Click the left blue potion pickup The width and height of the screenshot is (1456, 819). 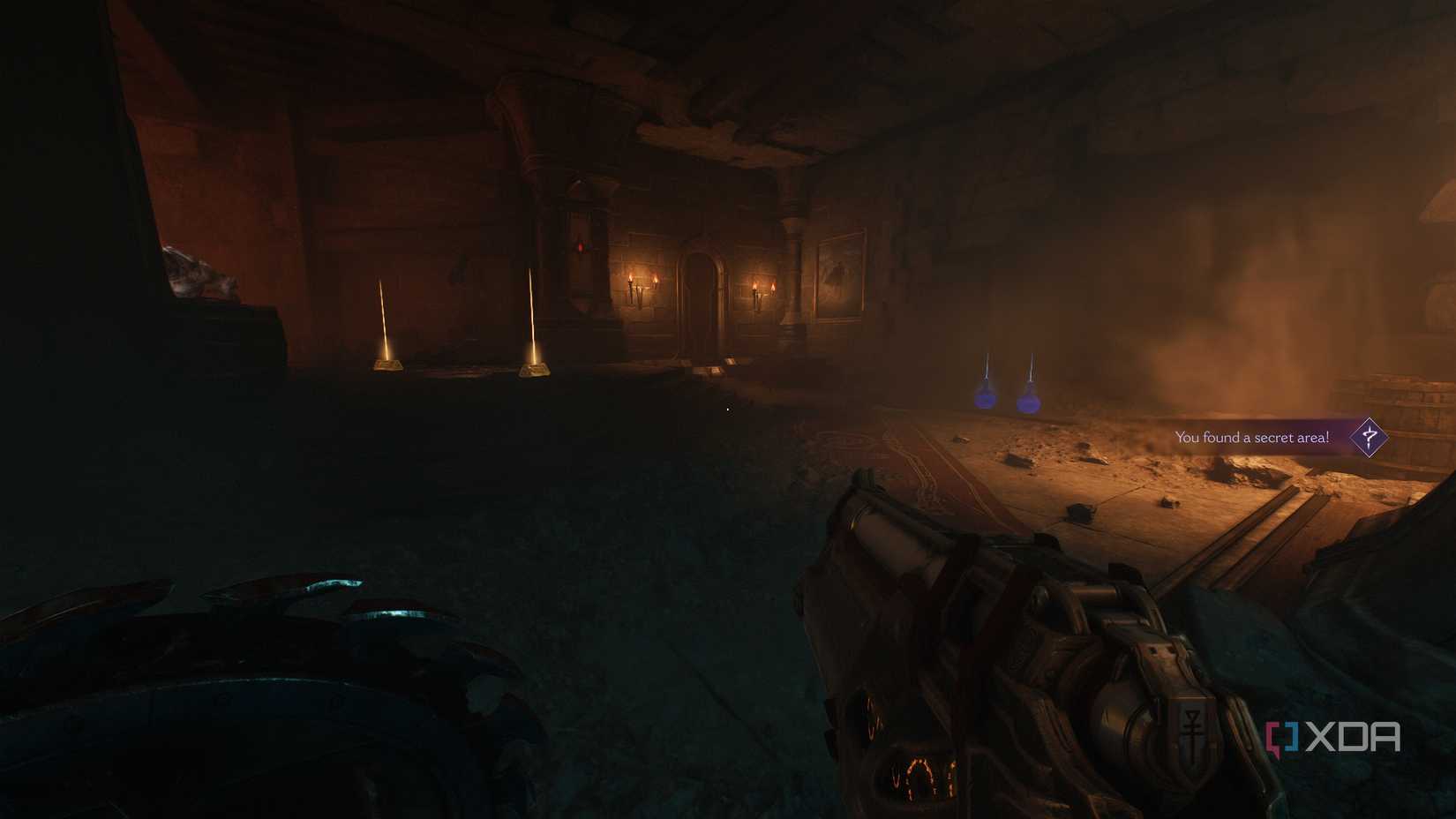[984, 397]
